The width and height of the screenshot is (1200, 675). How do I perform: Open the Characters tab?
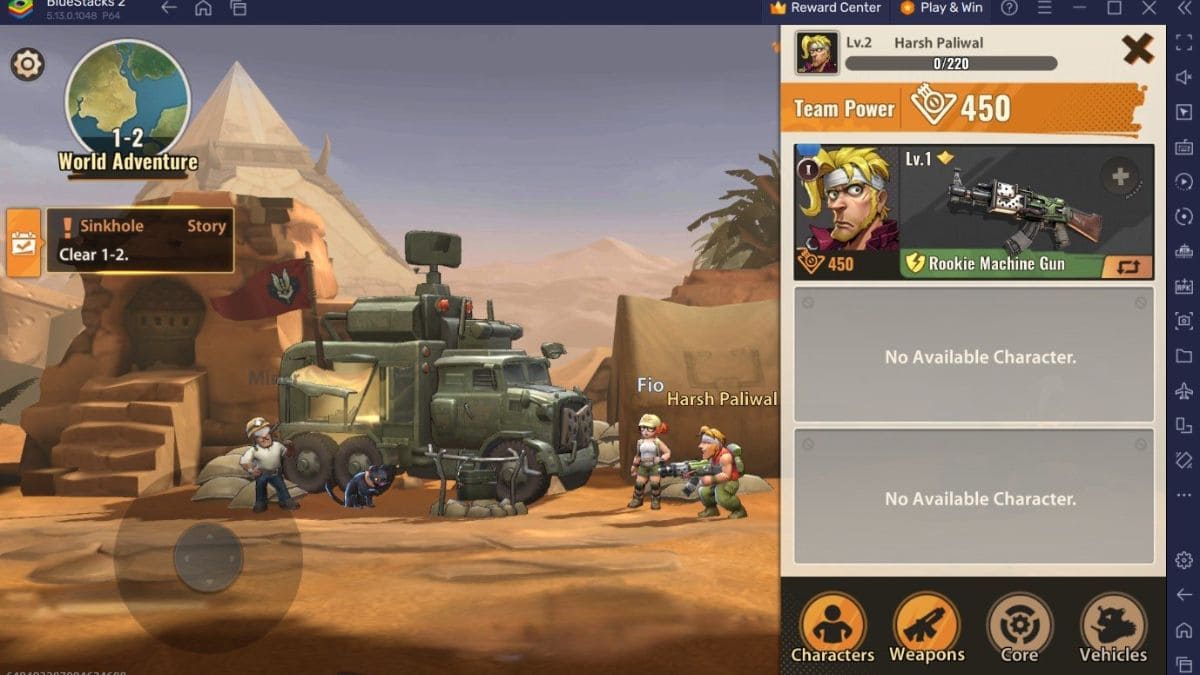tap(833, 627)
